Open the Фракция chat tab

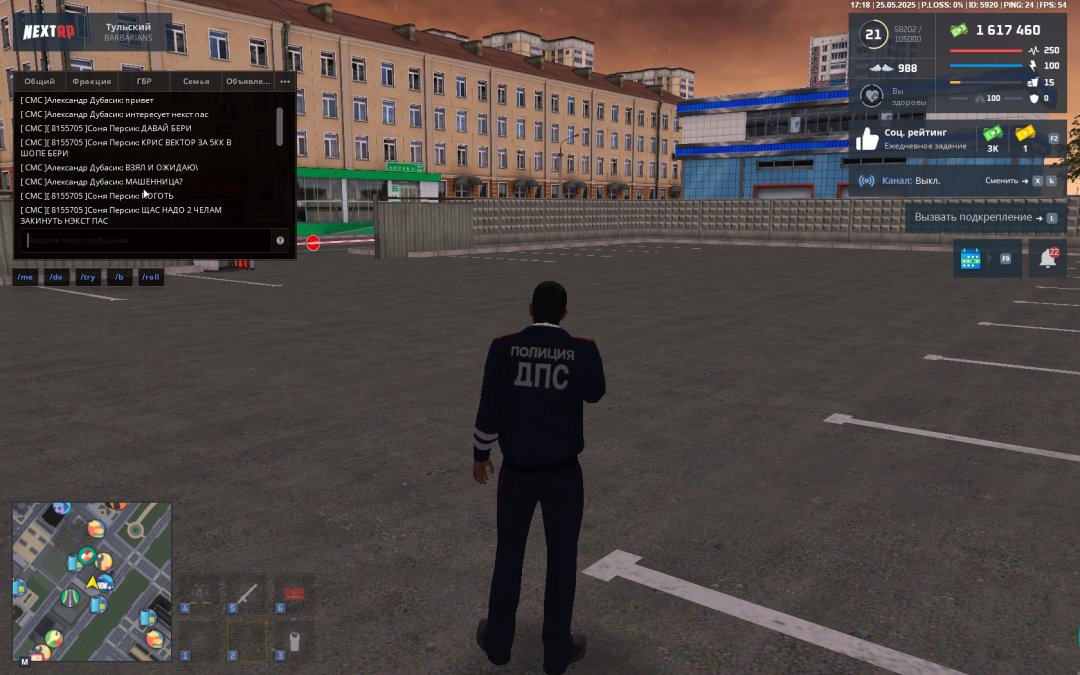pyautogui.click(x=92, y=81)
